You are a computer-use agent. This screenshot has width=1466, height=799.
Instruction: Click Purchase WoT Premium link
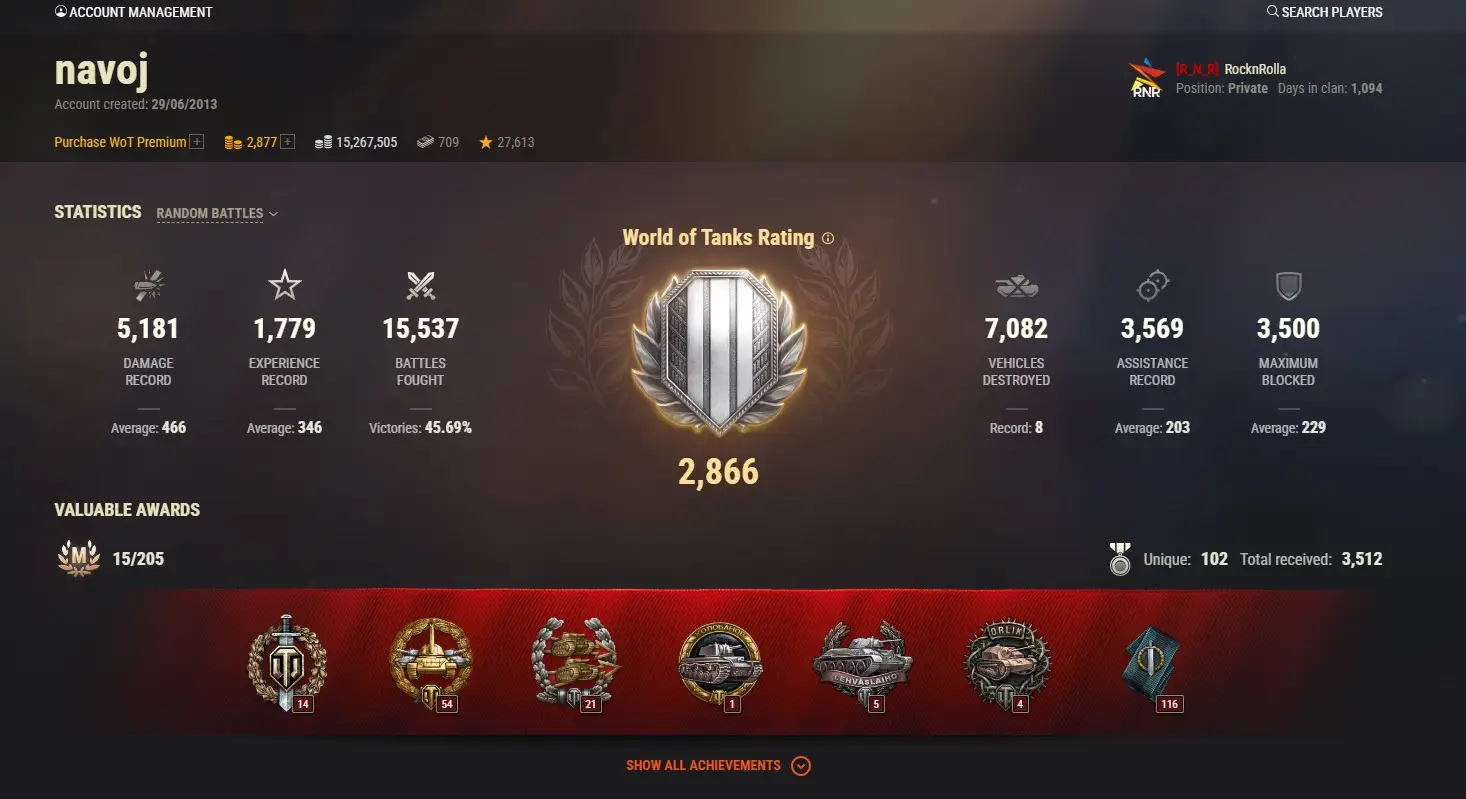click(x=120, y=142)
